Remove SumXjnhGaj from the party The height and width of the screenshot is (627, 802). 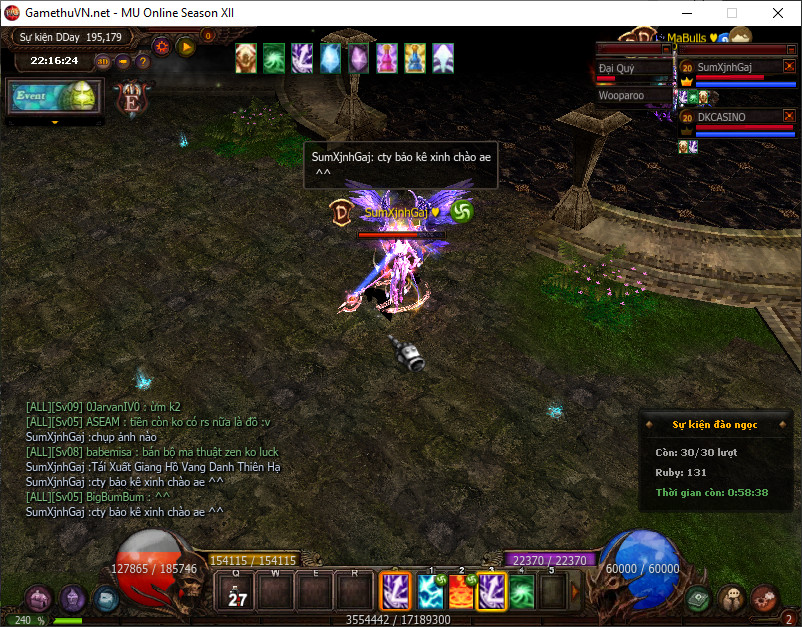788,65
